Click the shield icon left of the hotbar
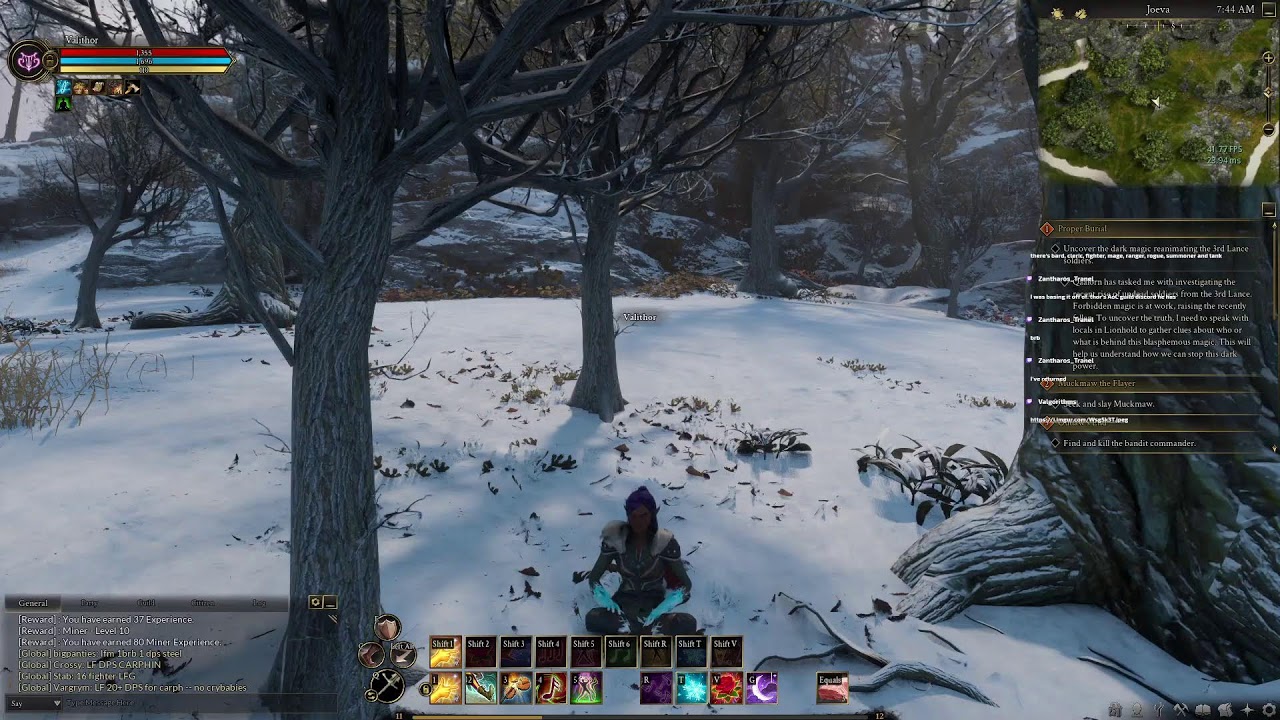 pos(386,628)
